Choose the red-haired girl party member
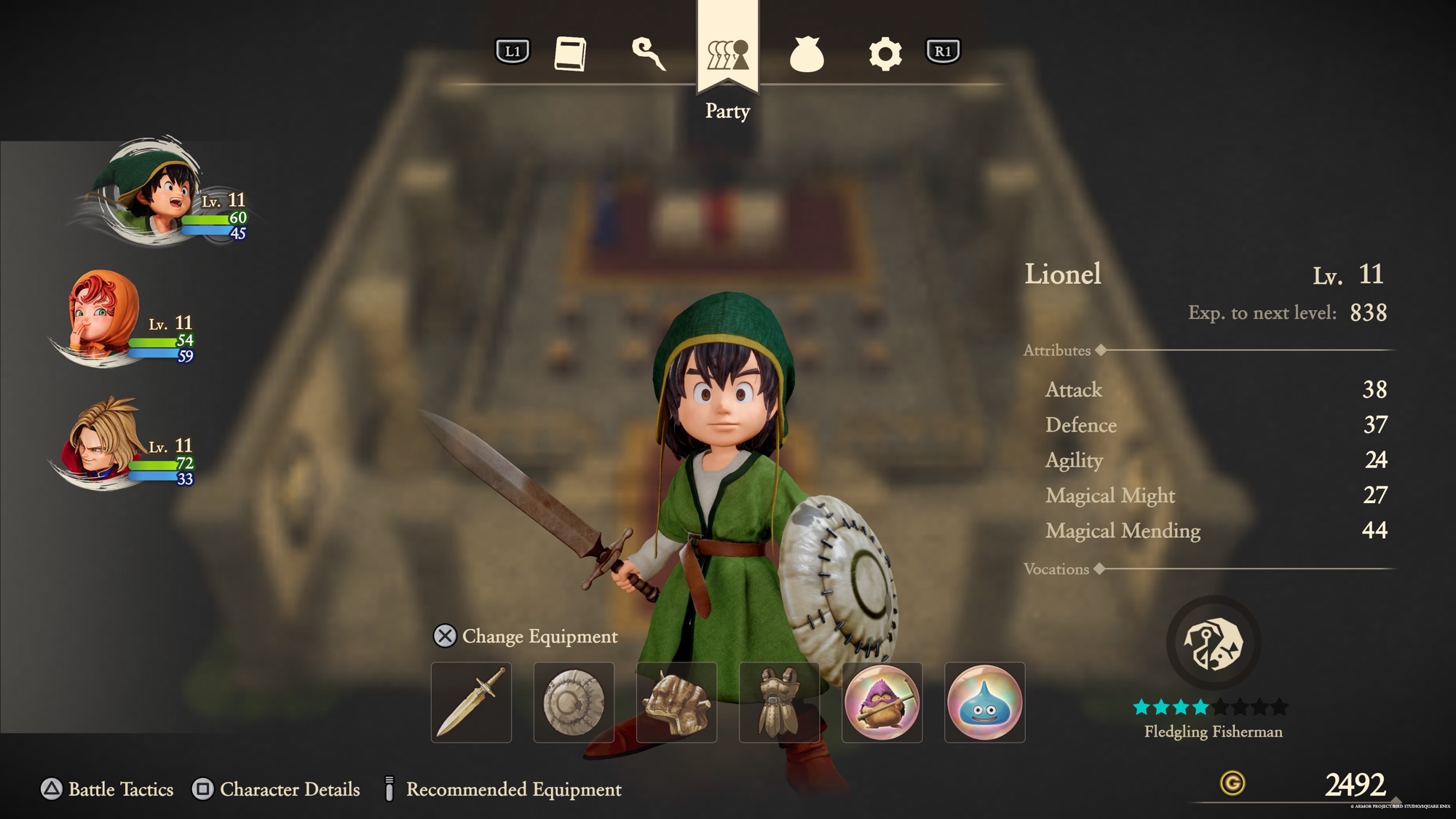 pyautogui.click(x=98, y=317)
